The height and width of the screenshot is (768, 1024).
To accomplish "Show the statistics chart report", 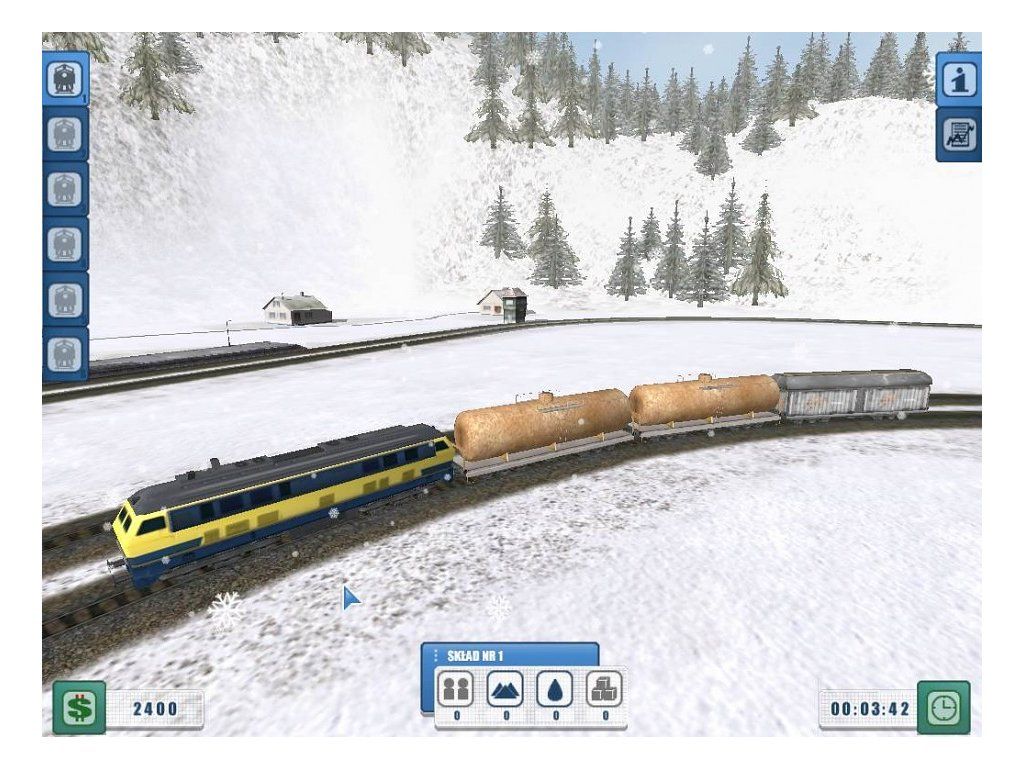I will (x=958, y=136).
